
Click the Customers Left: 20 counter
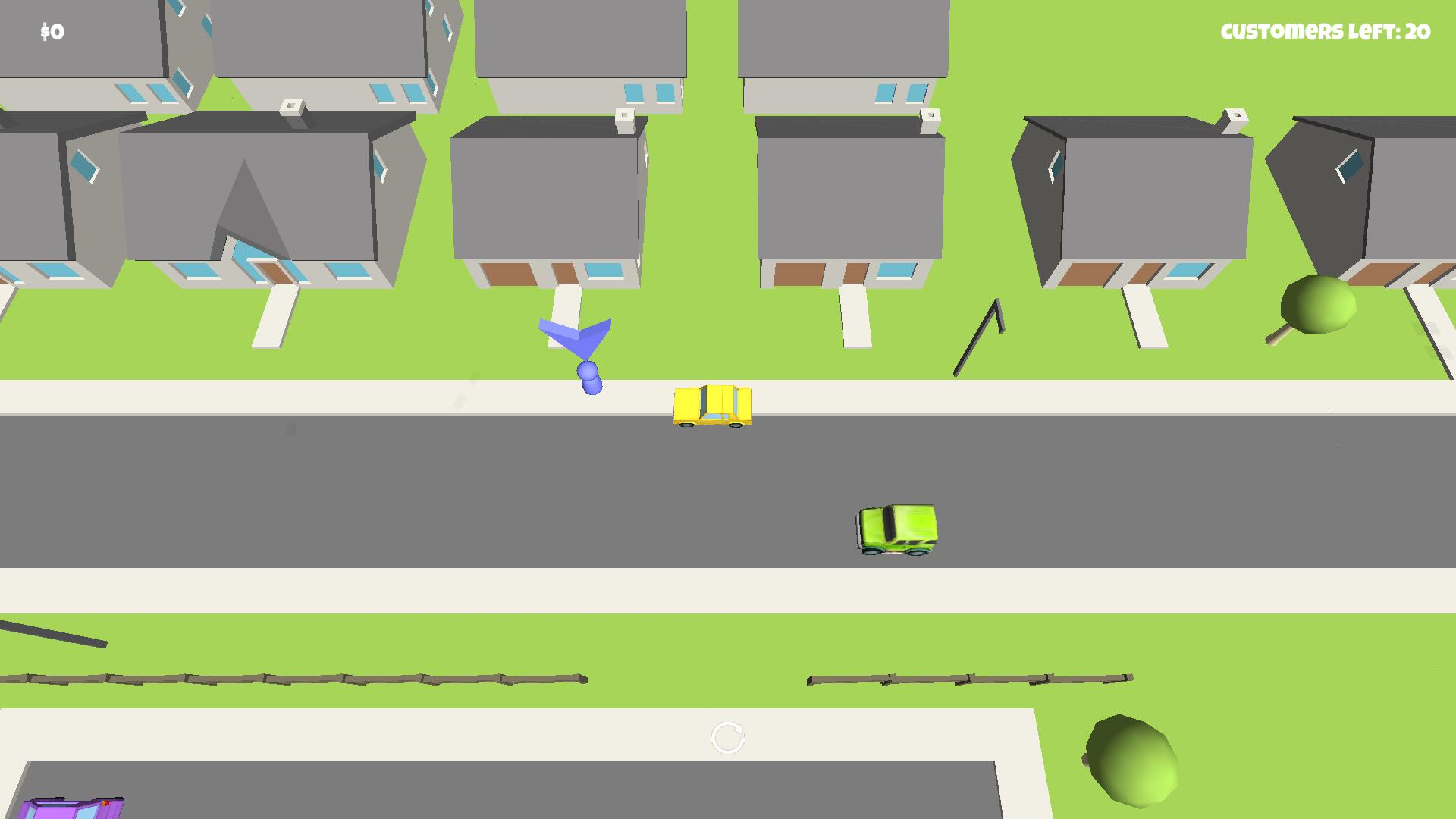[x=1323, y=32]
